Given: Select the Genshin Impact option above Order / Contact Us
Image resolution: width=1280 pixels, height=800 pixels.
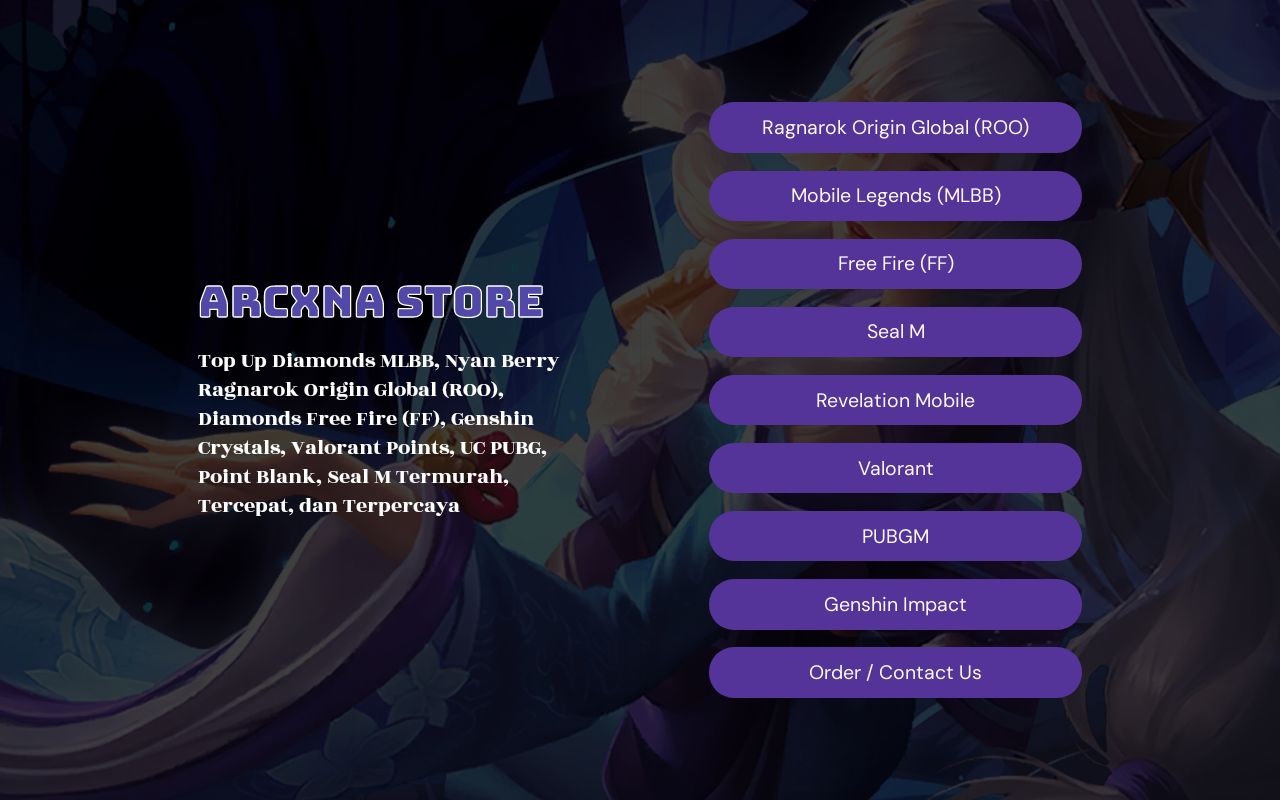Looking at the screenshot, I should 896,604.
